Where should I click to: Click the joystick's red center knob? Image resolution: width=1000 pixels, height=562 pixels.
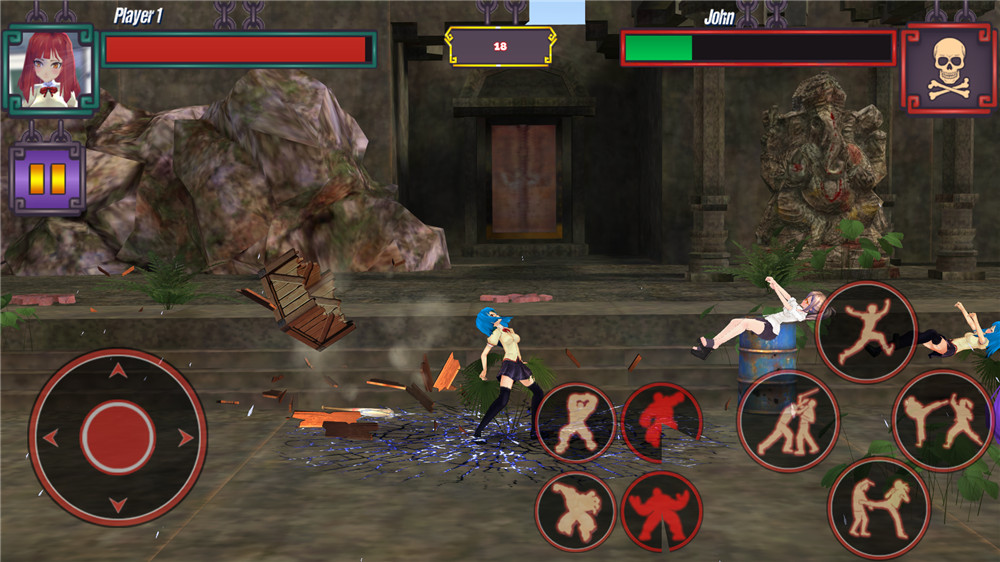coord(118,437)
